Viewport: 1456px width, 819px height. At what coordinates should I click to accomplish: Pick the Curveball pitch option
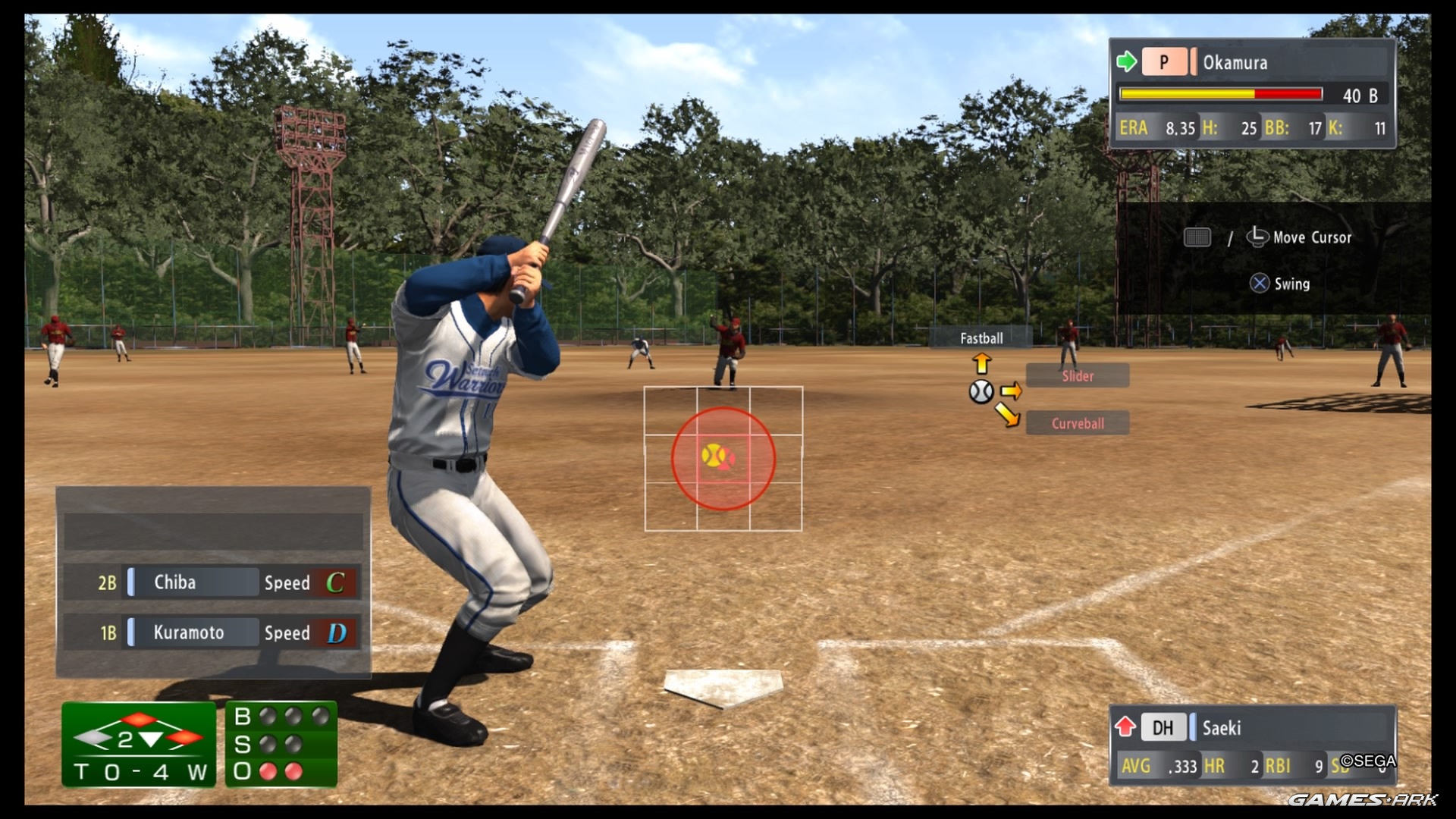1077,423
